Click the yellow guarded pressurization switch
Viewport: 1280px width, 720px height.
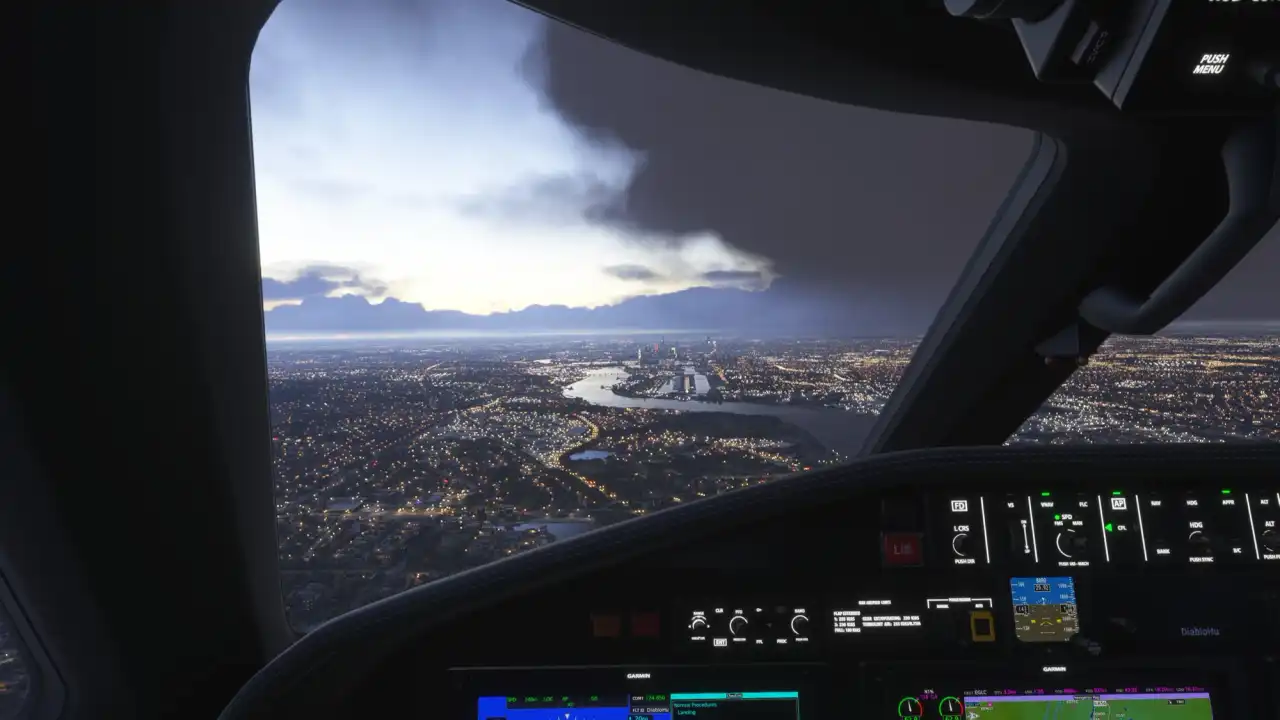(x=982, y=626)
